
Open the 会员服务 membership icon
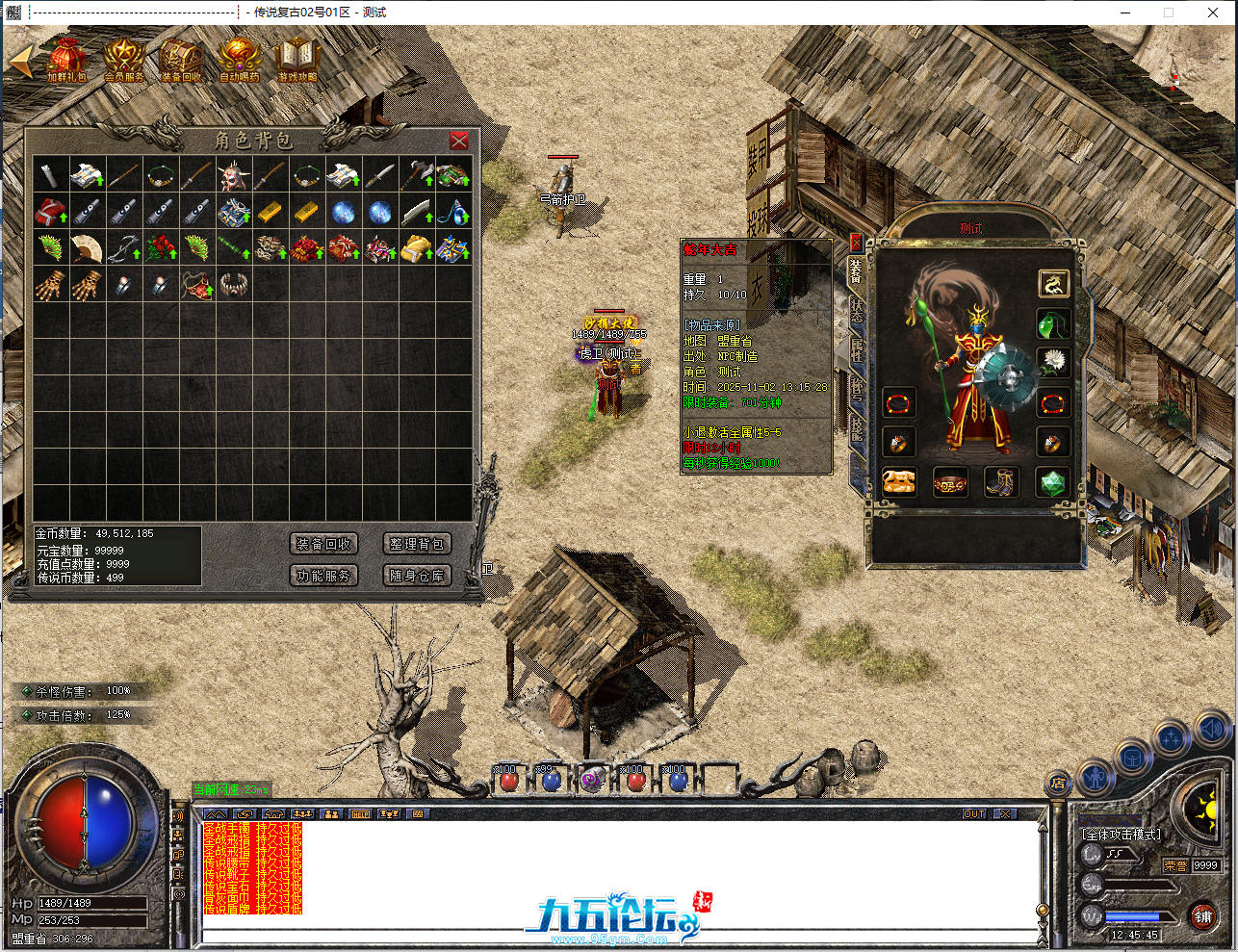click(123, 60)
